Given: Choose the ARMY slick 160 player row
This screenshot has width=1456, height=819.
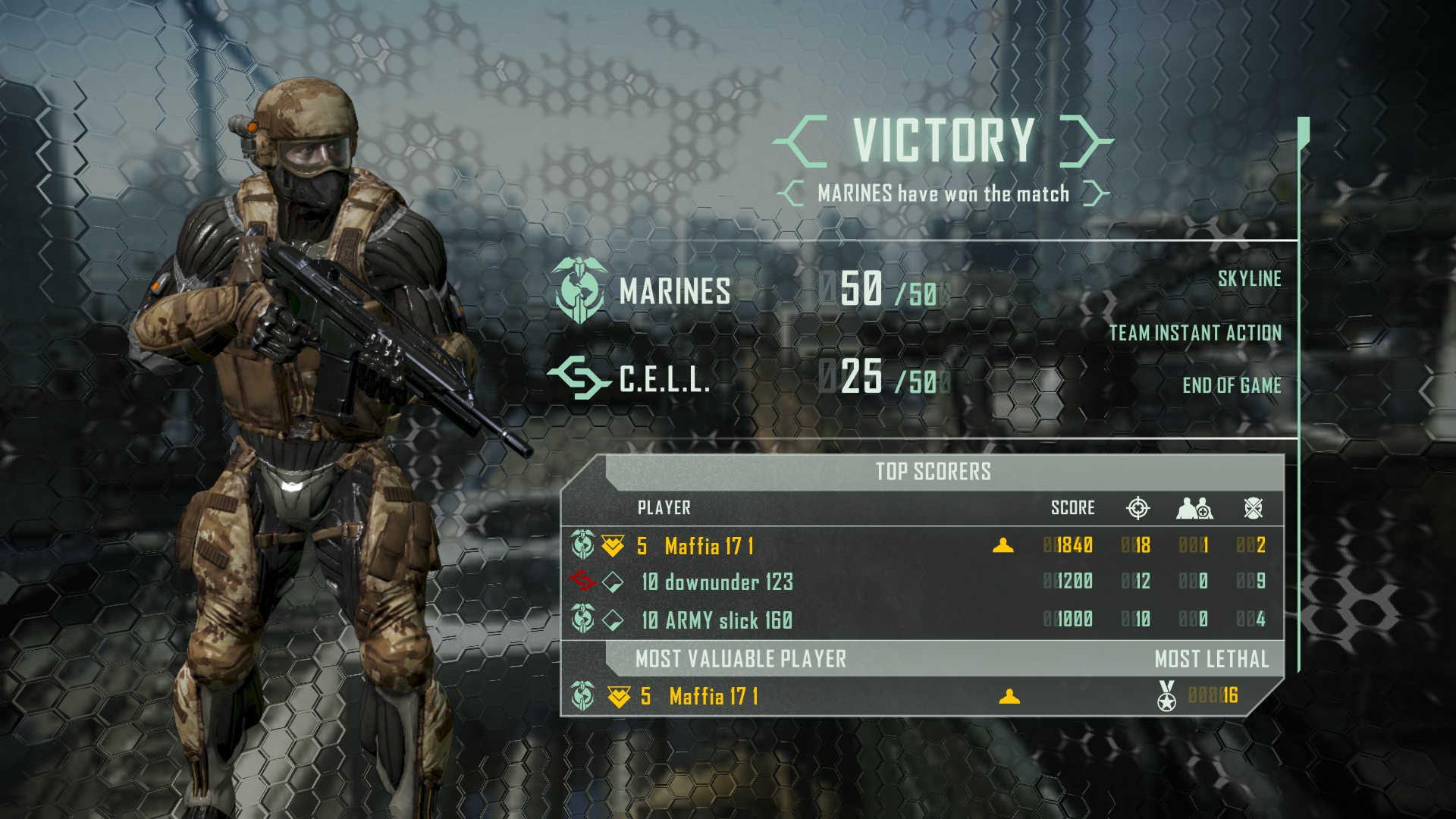Looking at the screenshot, I should (727, 620).
